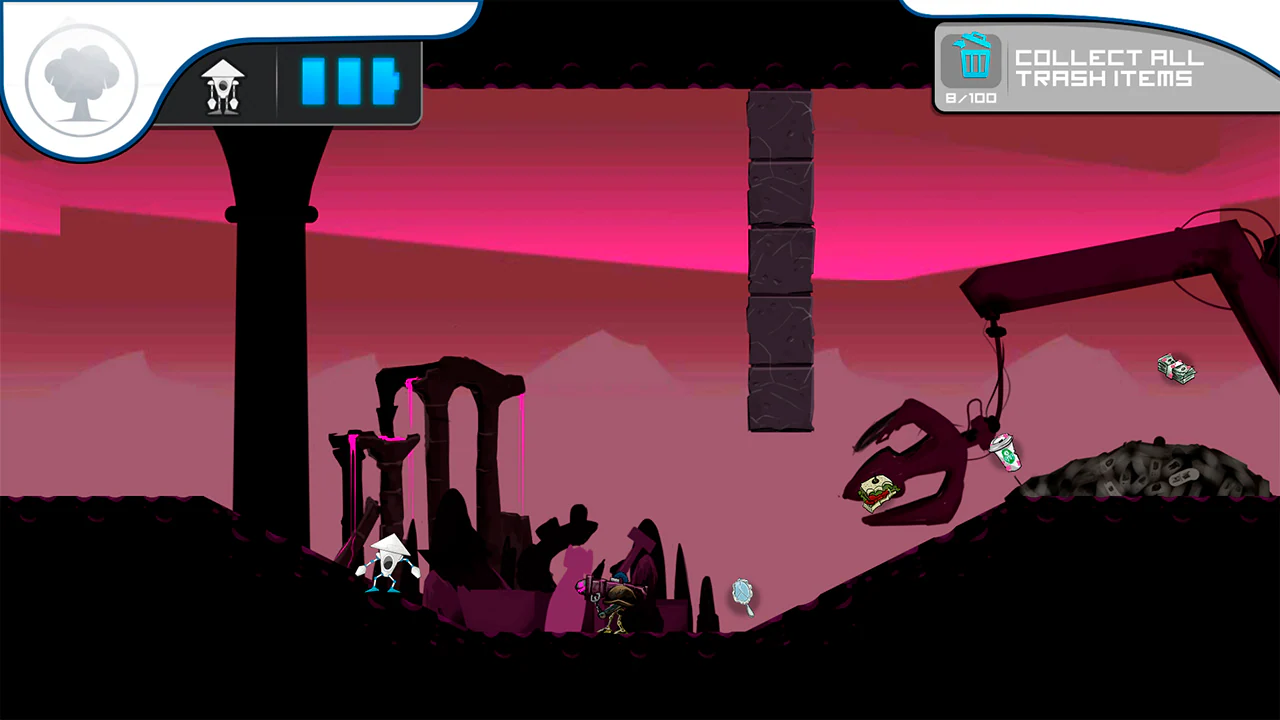Pick the sandwich collectible near the claw

tap(880, 490)
